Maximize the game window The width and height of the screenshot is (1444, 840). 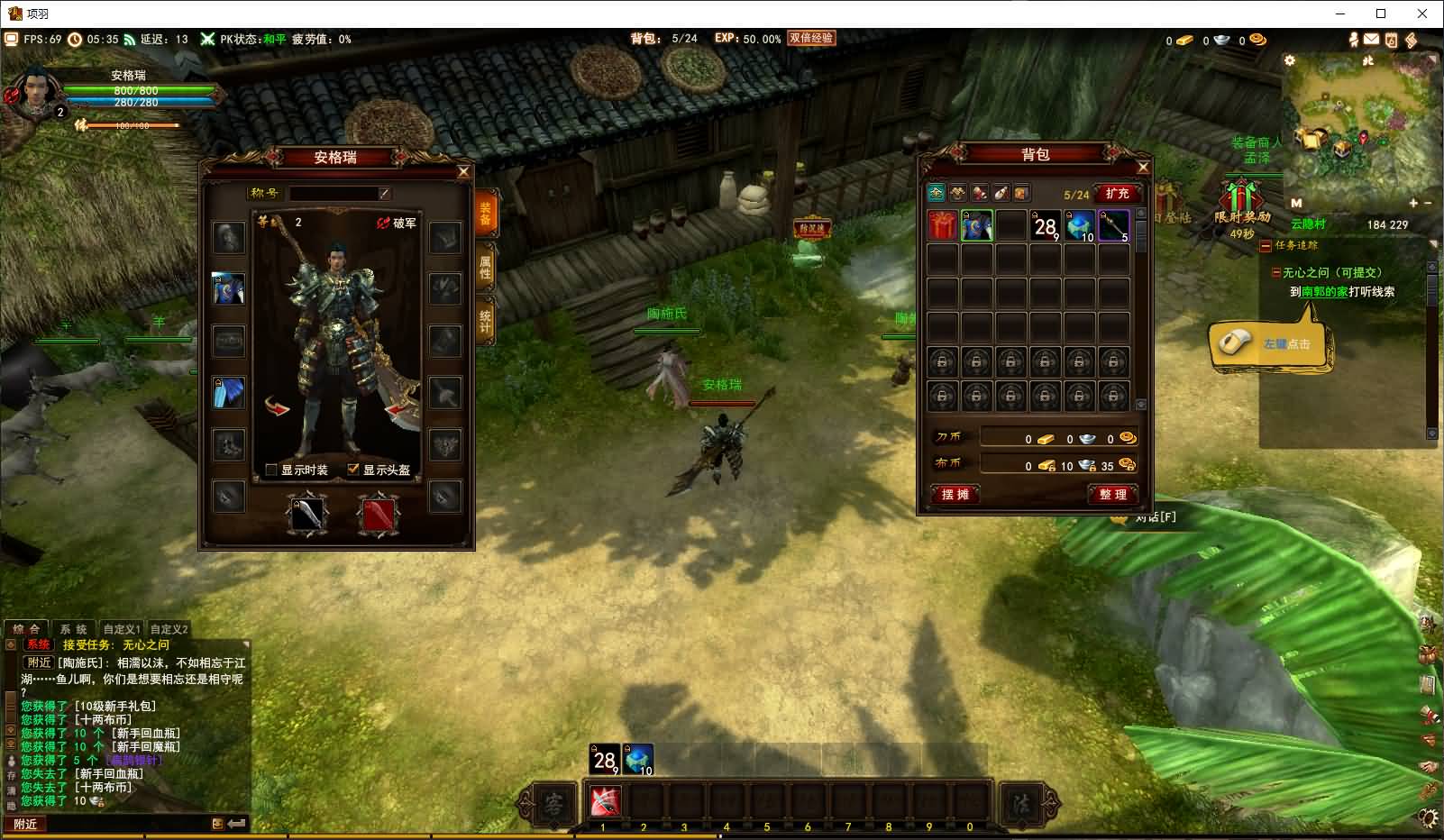(x=1380, y=14)
